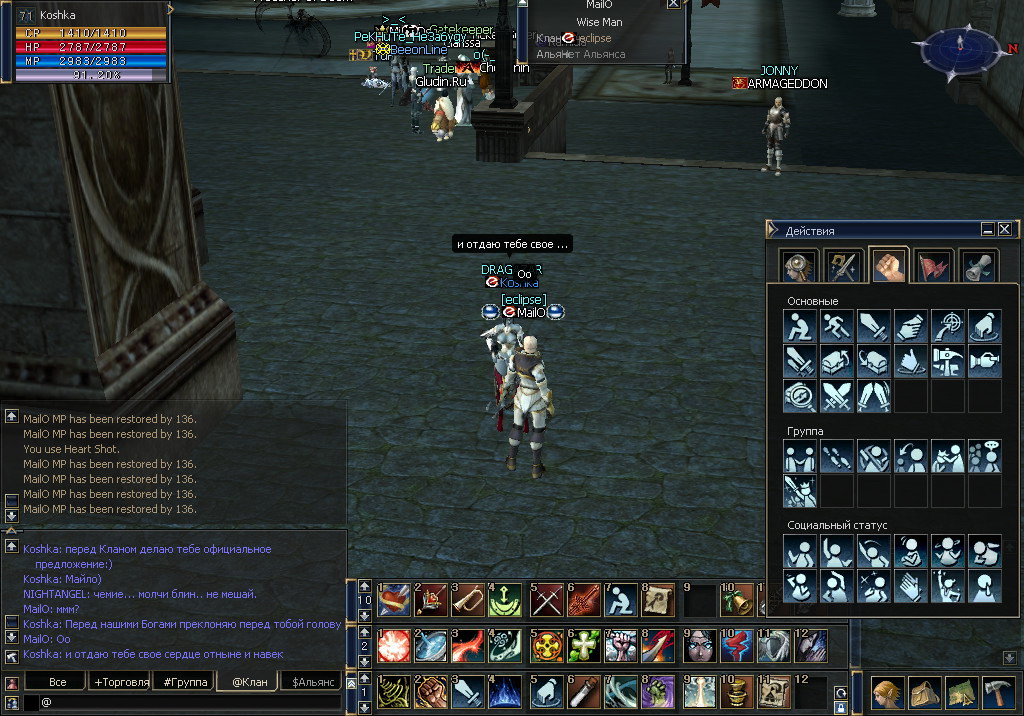Activate the green cross heal skill
The width and height of the screenshot is (1024, 716).
585,645
